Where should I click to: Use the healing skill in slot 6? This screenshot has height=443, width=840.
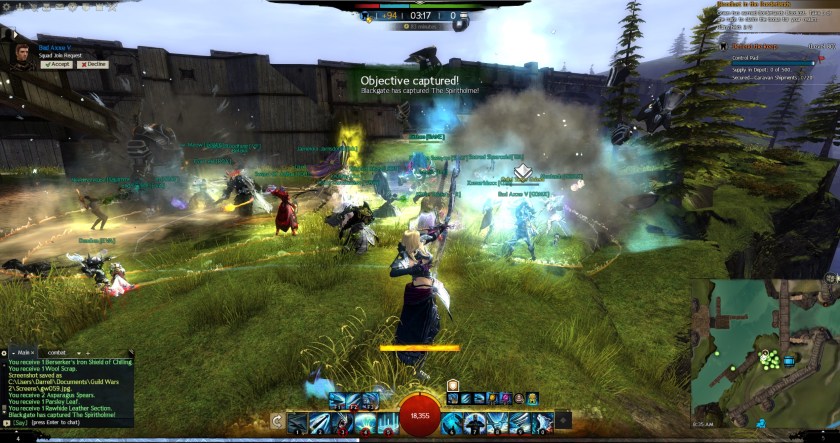pos(453,423)
